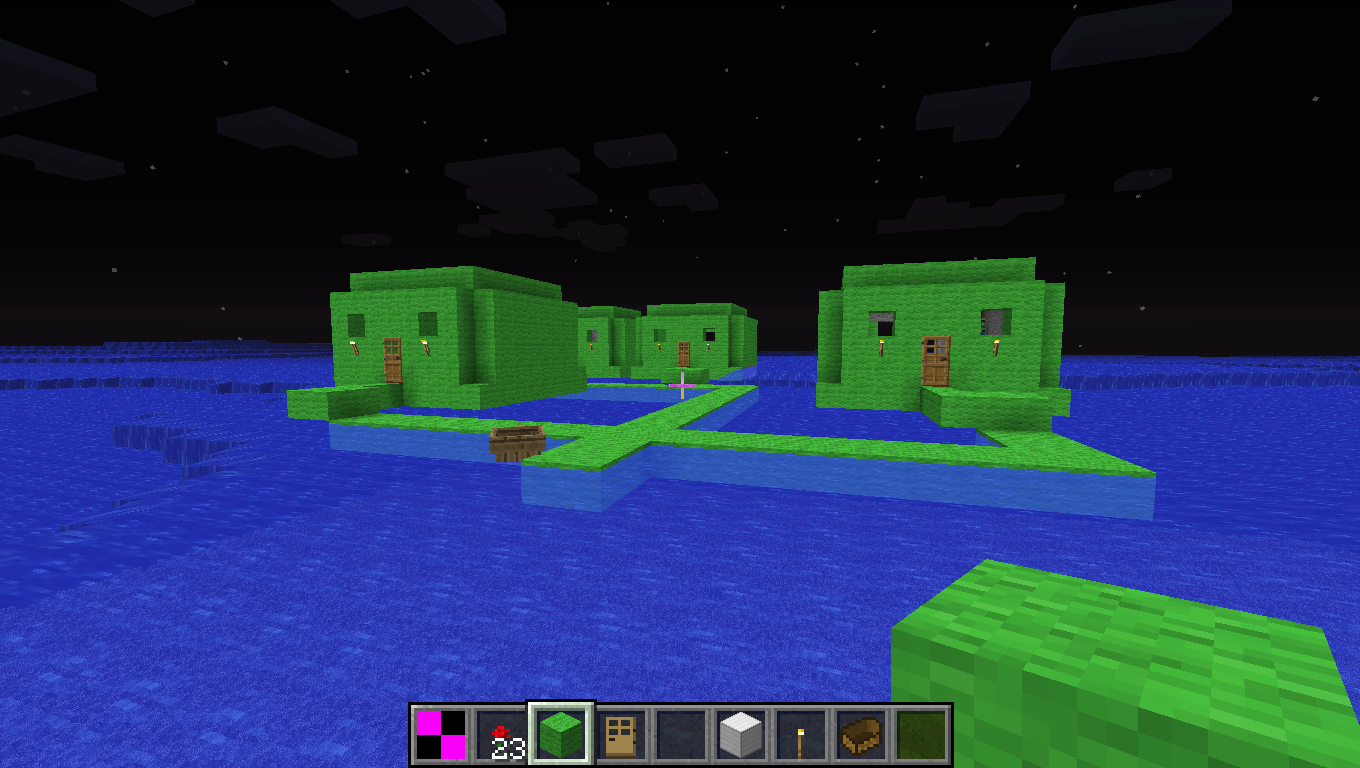1360x768 pixels.
Task: Select the grass block in the hotbar
Action: click(x=560, y=734)
